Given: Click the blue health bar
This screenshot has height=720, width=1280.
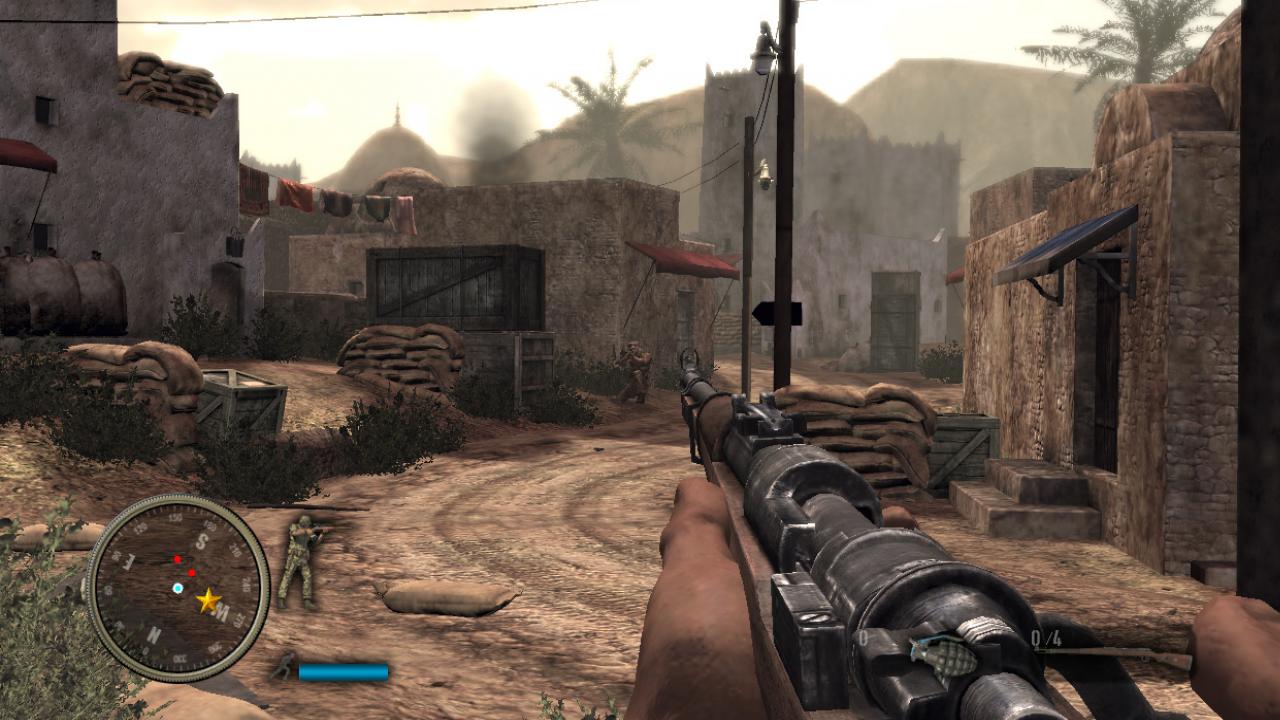Looking at the screenshot, I should [344, 671].
